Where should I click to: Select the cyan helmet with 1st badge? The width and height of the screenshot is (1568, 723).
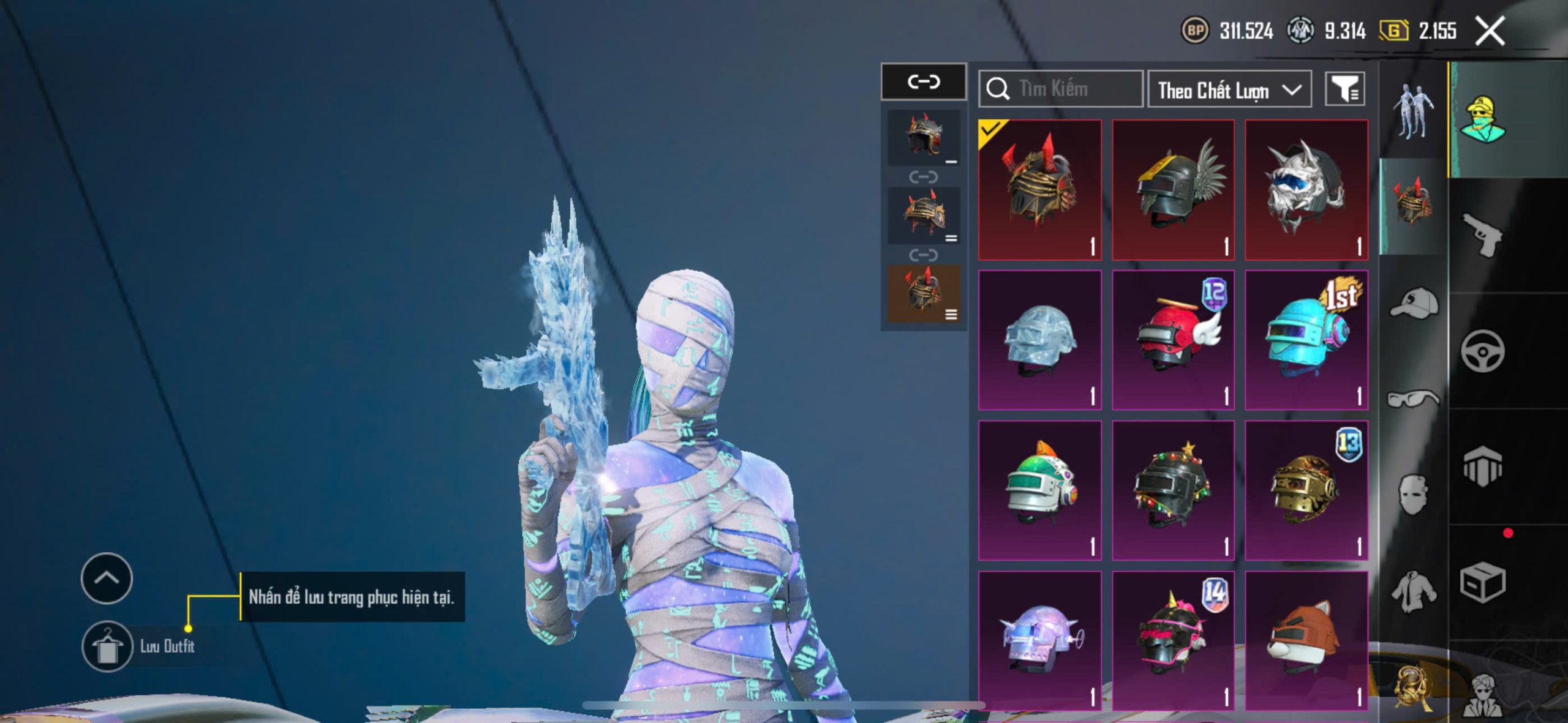tap(1306, 340)
